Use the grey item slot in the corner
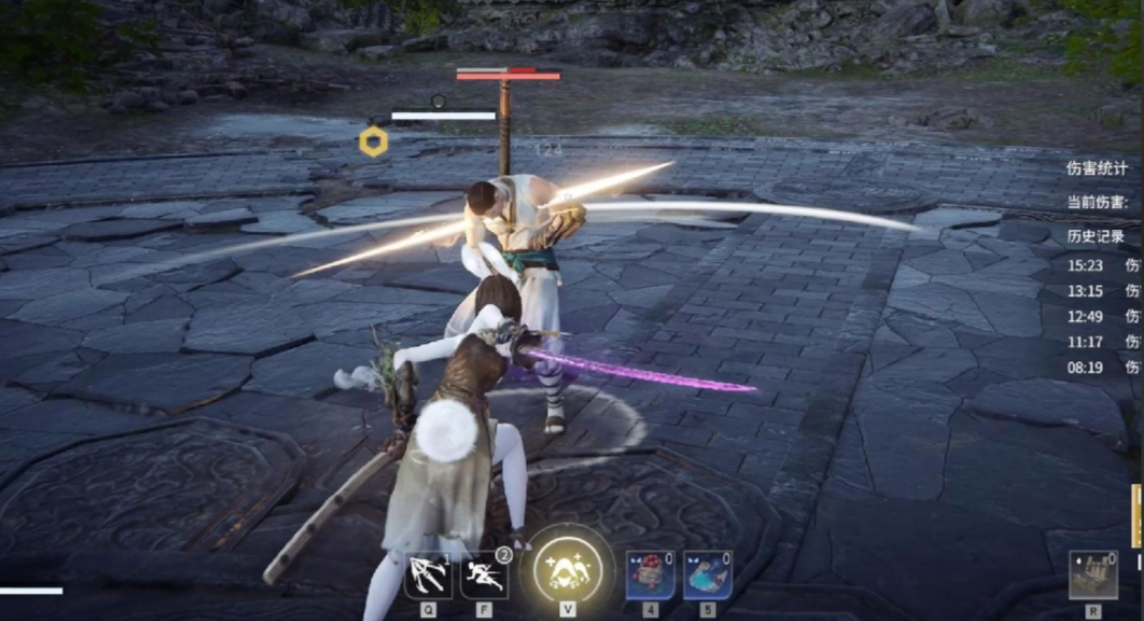 [1093, 575]
